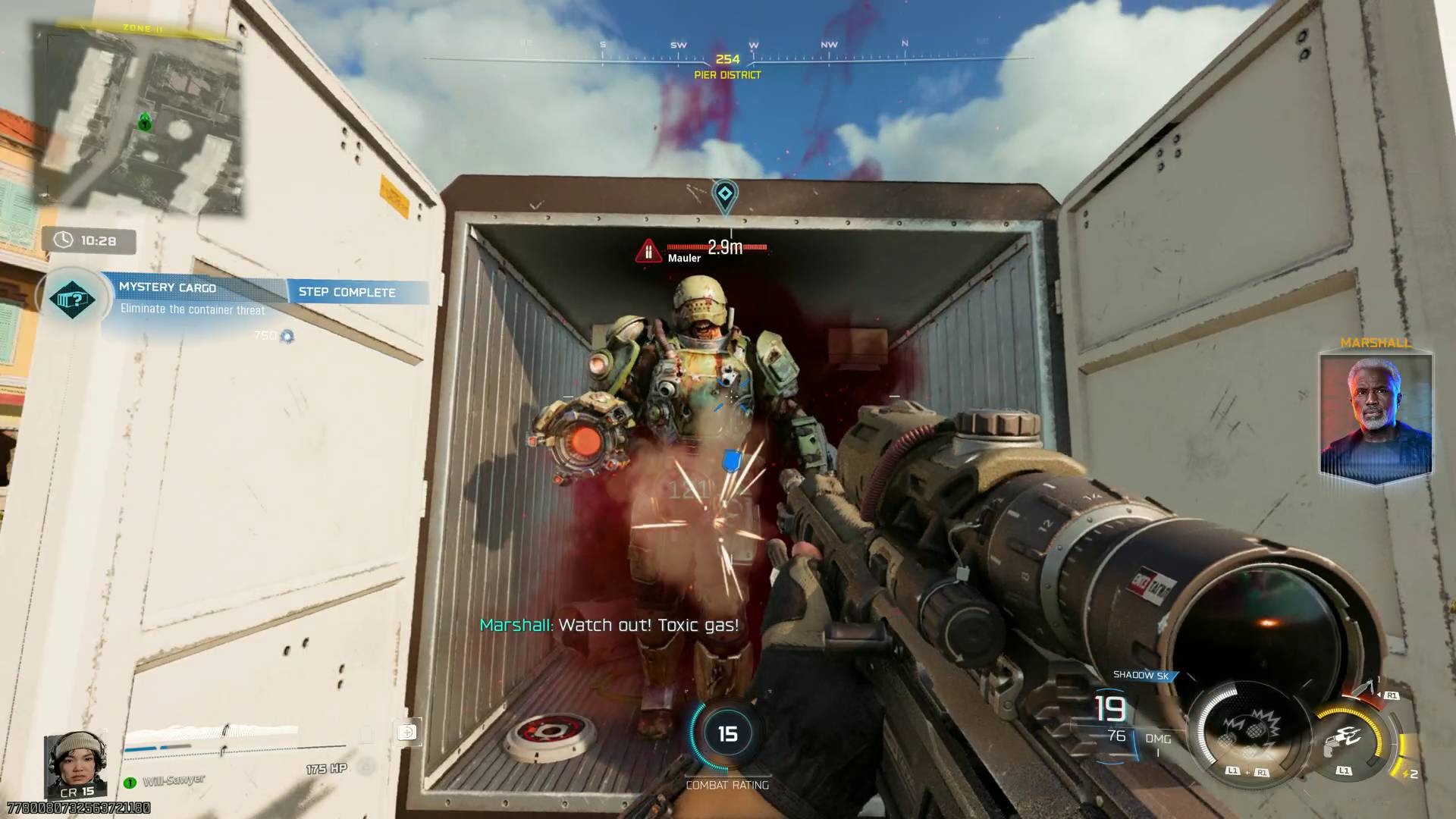Select the Mystery Cargo mission icon
This screenshot has width=1456, height=819.
click(x=72, y=300)
